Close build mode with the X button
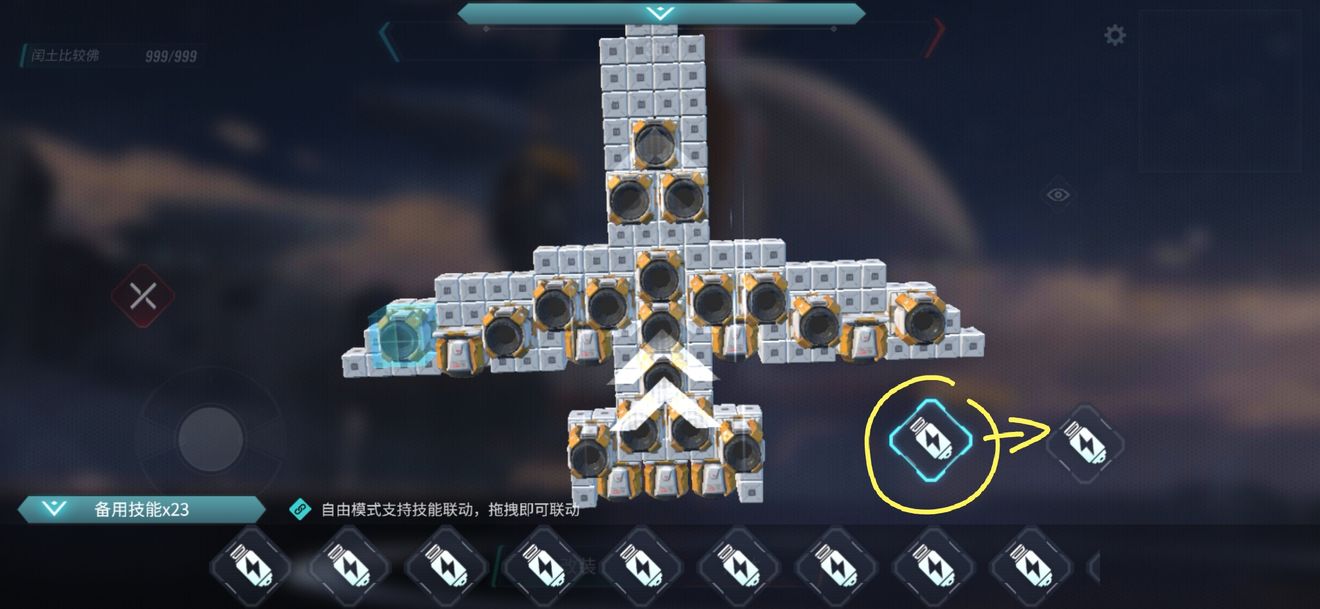Viewport: 1320px width, 609px height. click(143, 296)
